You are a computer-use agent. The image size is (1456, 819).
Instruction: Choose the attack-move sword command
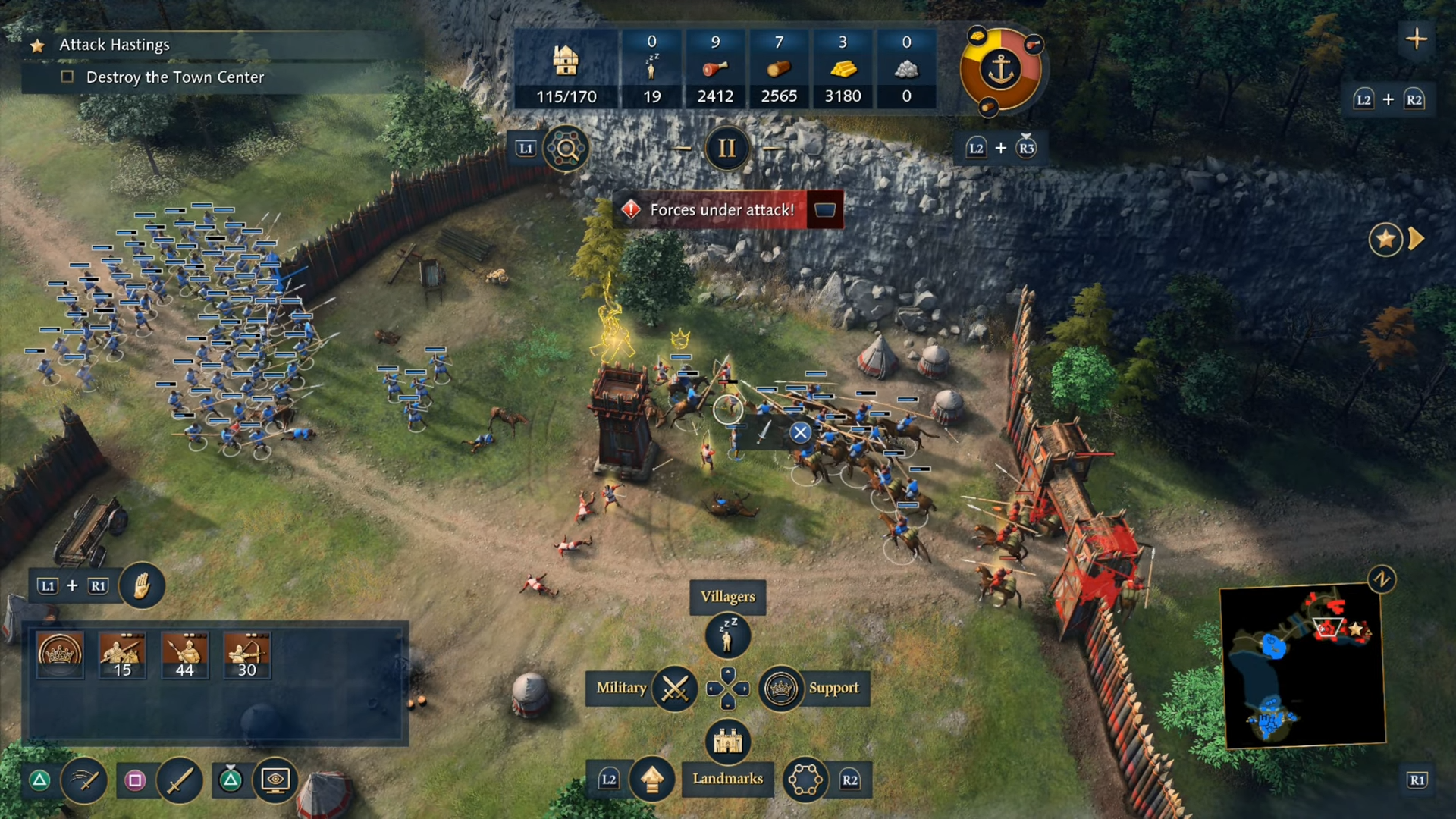pyautogui.click(x=85, y=780)
